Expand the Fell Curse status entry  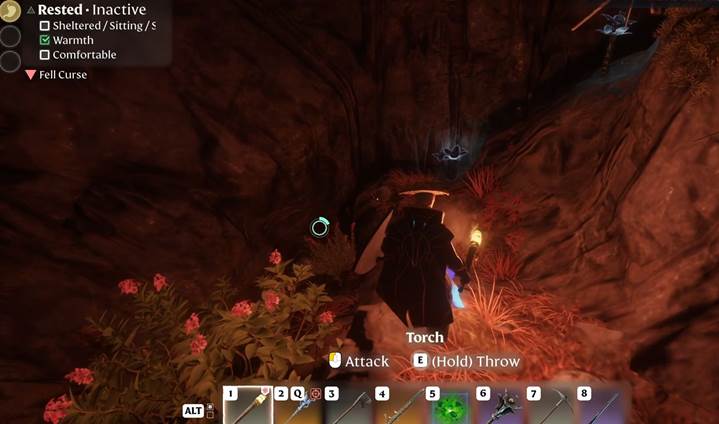click(31, 75)
